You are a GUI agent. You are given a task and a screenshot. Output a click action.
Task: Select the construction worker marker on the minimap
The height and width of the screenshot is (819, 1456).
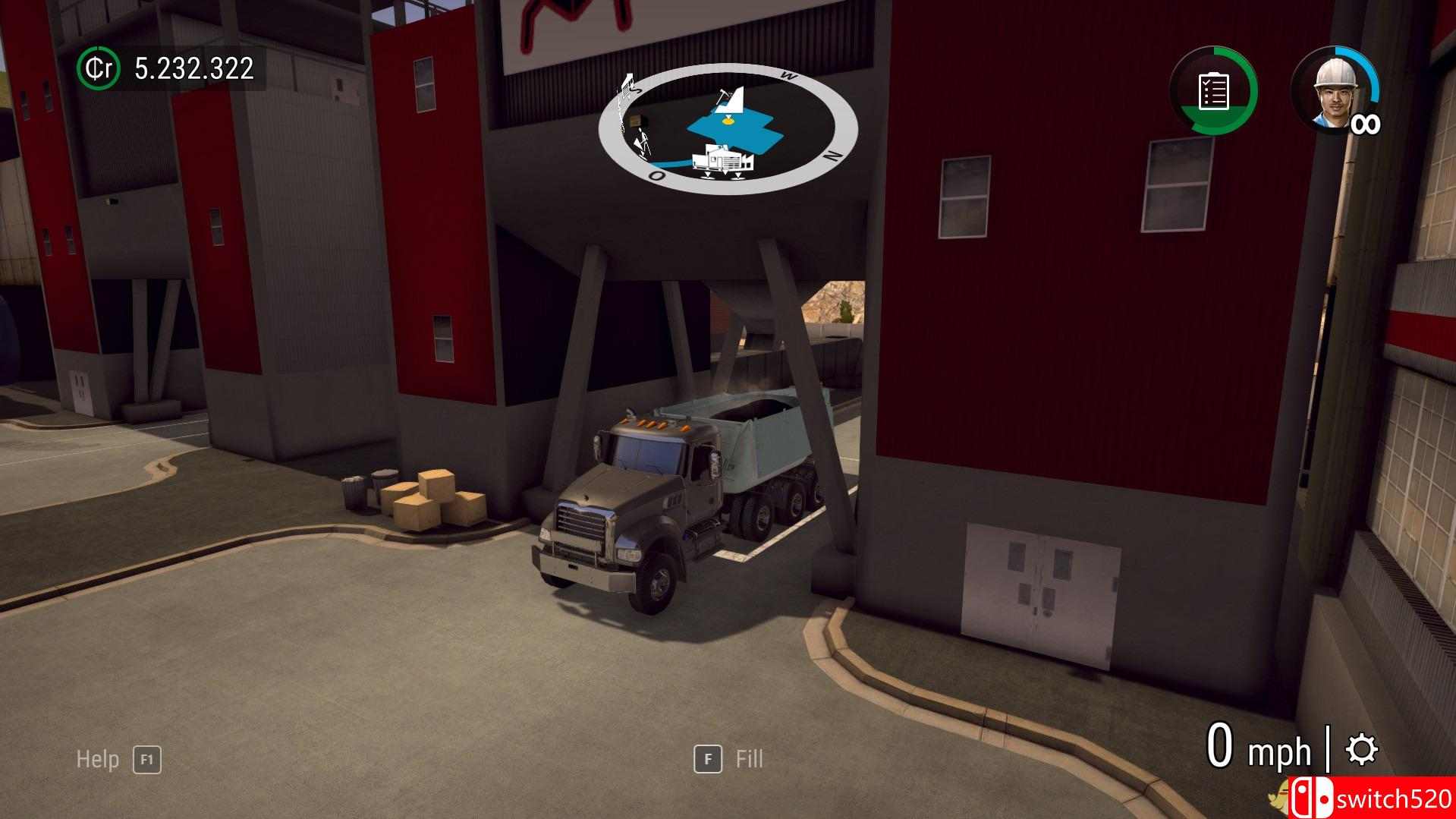pos(642,140)
